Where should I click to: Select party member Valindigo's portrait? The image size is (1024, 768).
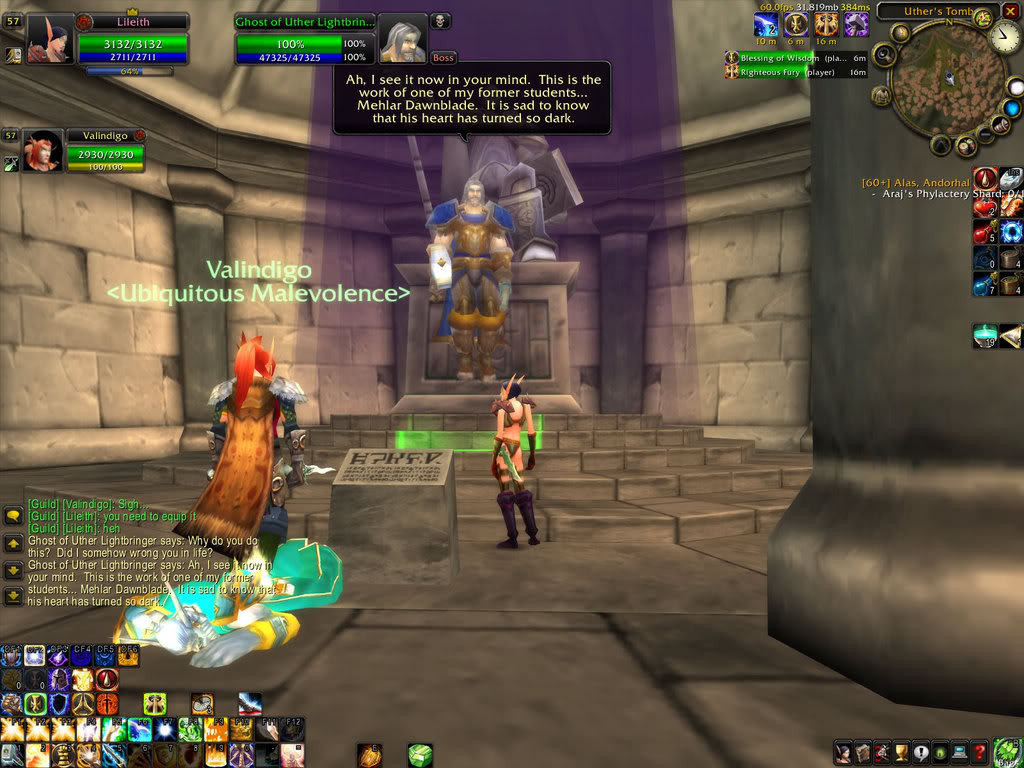click(x=42, y=152)
